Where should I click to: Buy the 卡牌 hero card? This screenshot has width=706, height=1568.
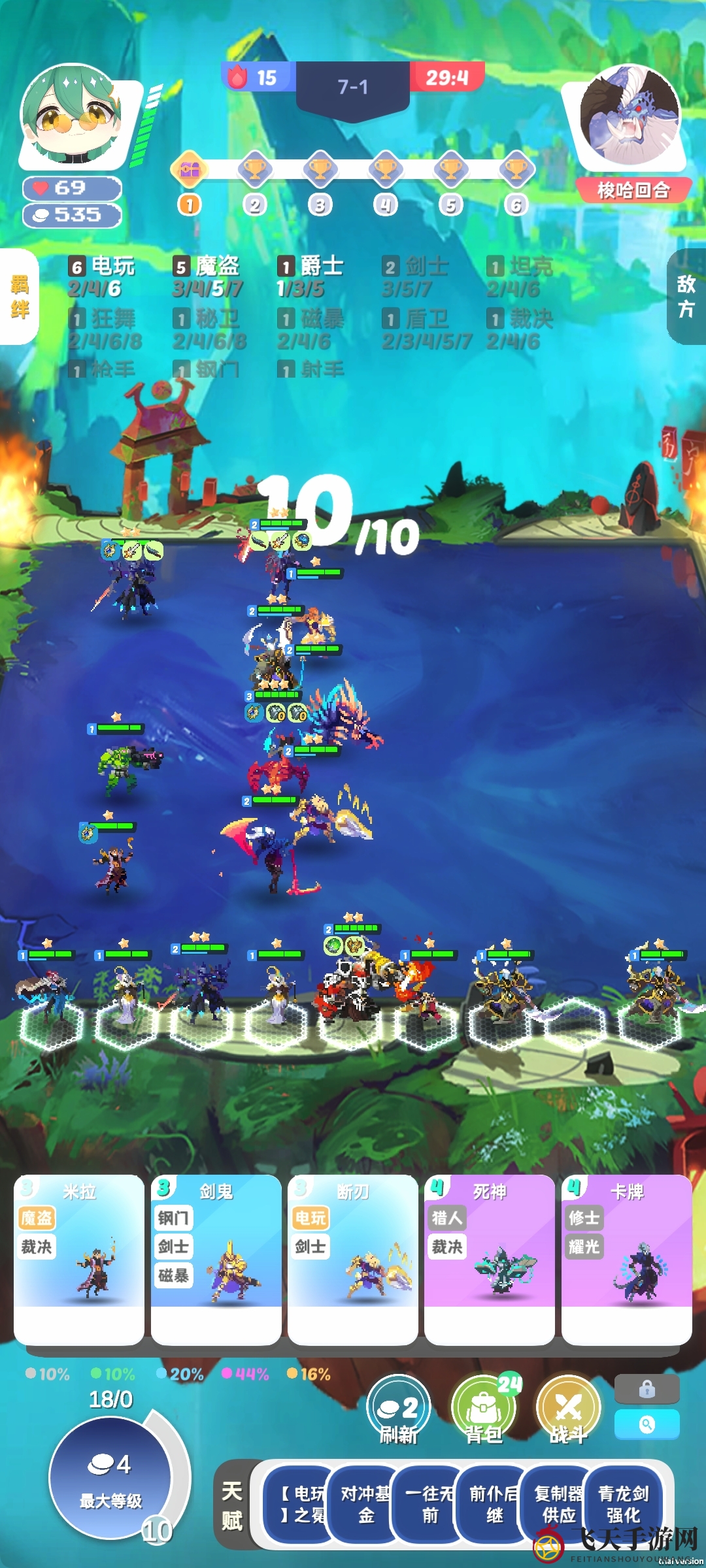click(626, 1258)
